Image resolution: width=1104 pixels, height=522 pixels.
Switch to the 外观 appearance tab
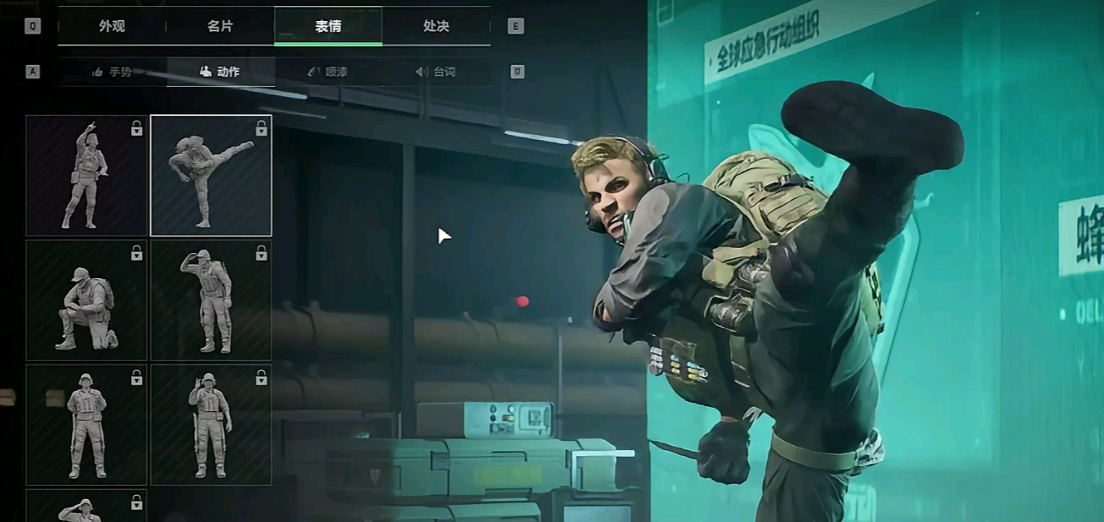point(112,26)
